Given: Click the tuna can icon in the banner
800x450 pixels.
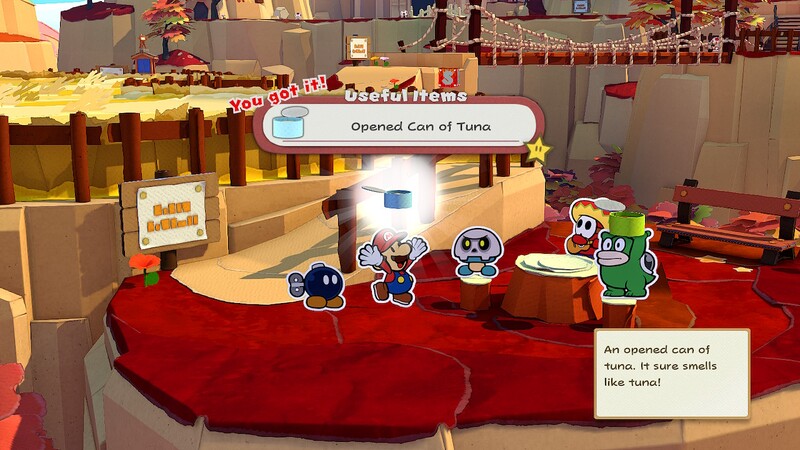Looking at the screenshot, I should [x=289, y=128].
